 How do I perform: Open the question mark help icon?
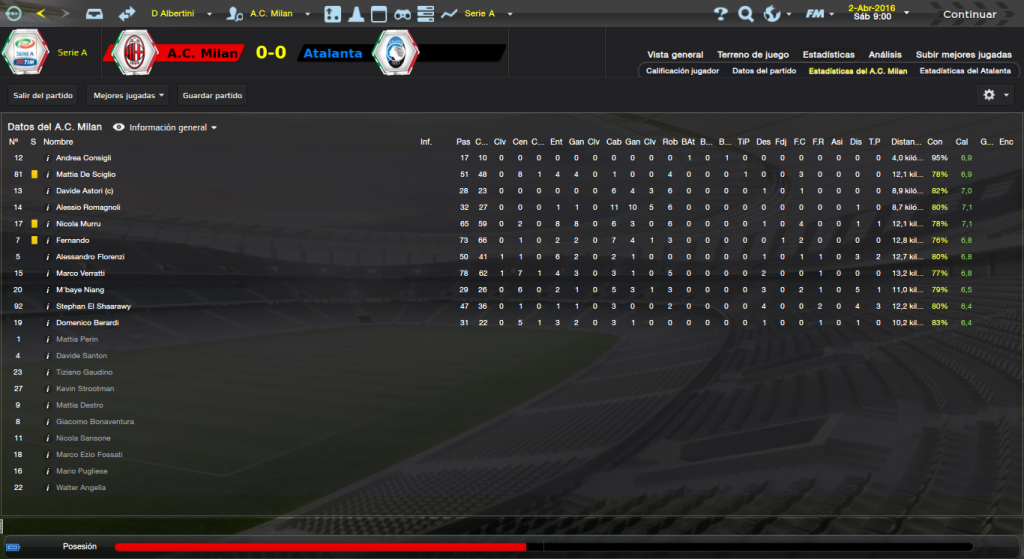click(x=720, y=14)
